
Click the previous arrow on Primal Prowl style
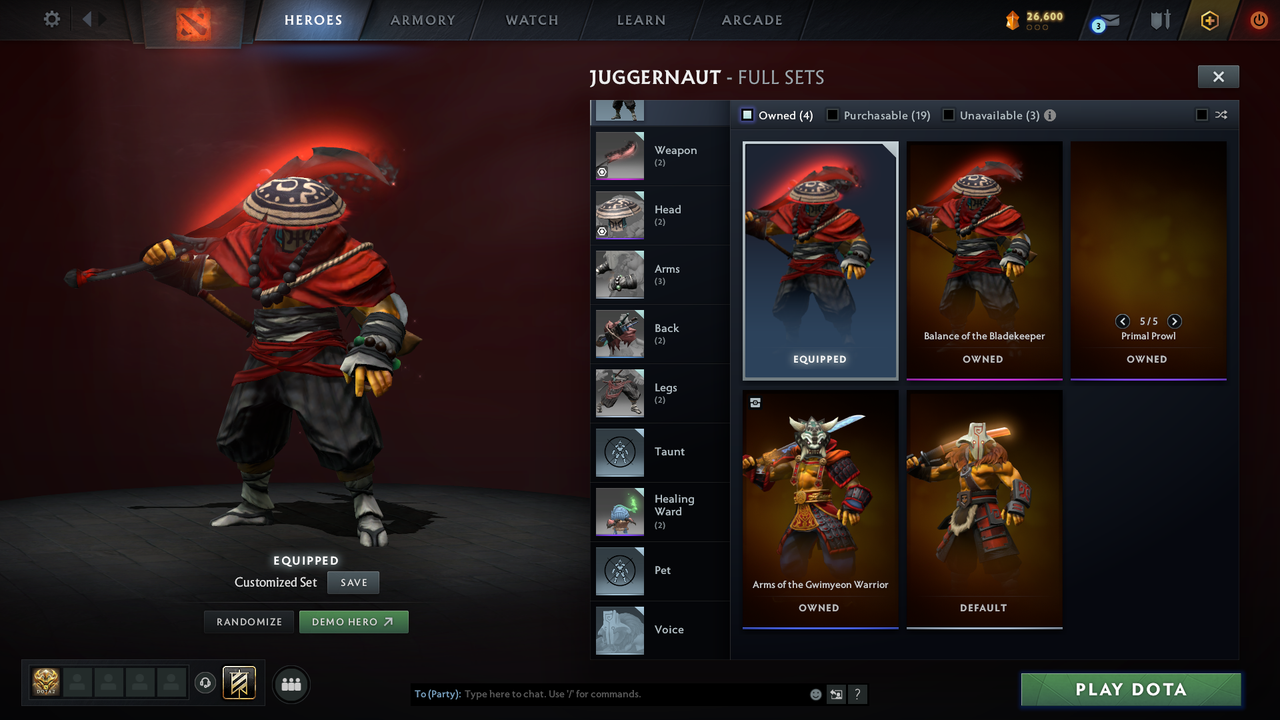tap(1122, 322)
